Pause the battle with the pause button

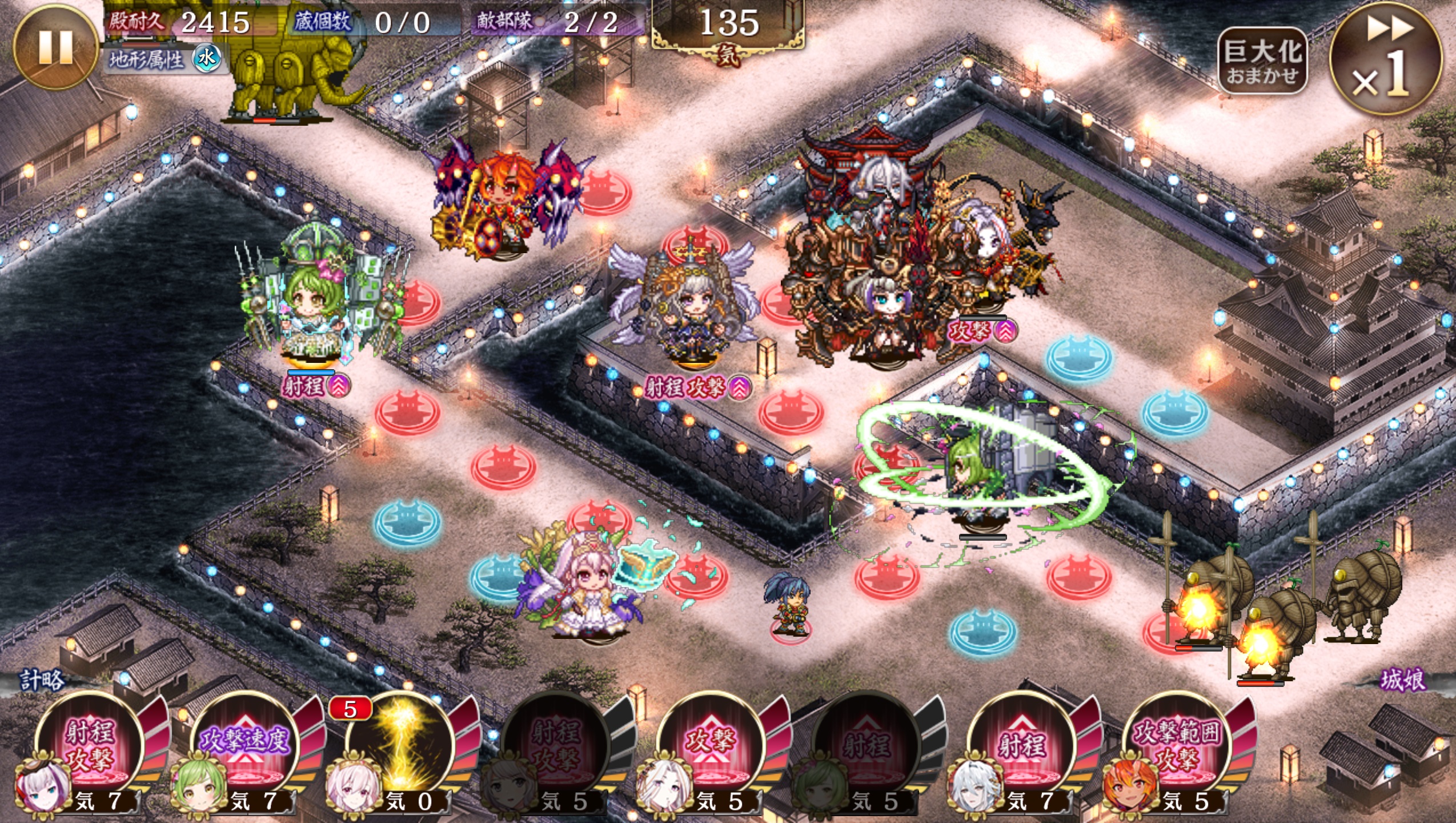pyautogui.click(x=55, y=47)
